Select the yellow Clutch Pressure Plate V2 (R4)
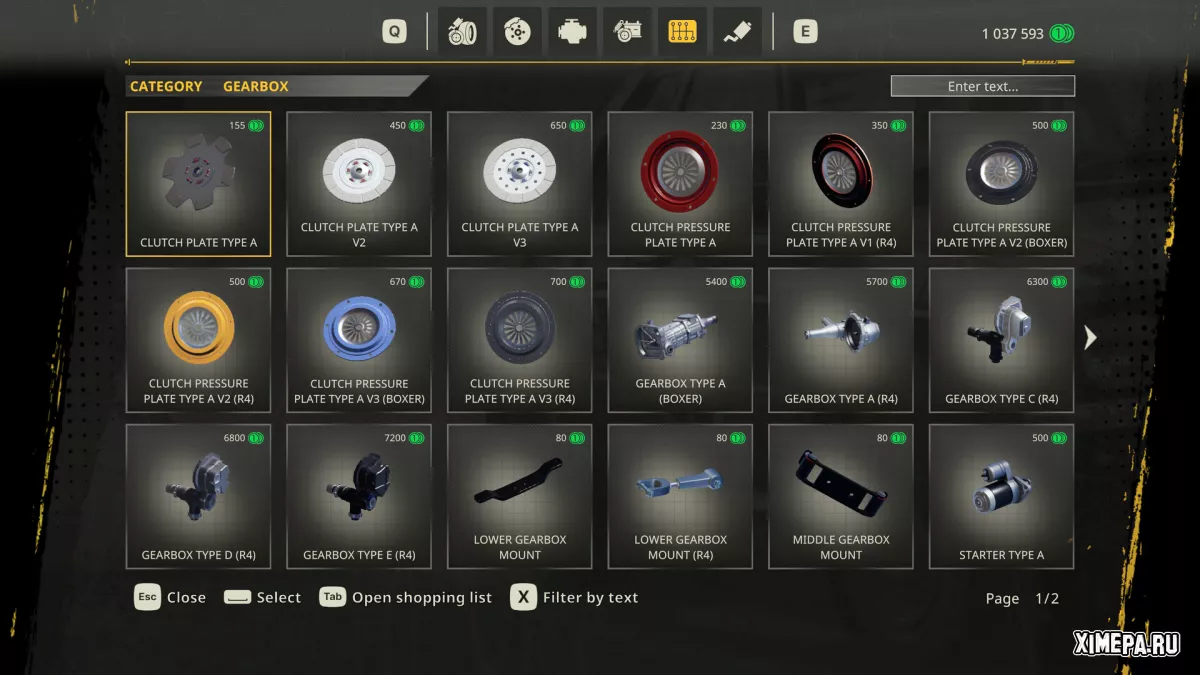The width and height of the screenshot is (1200, 675). pos(198,340)
